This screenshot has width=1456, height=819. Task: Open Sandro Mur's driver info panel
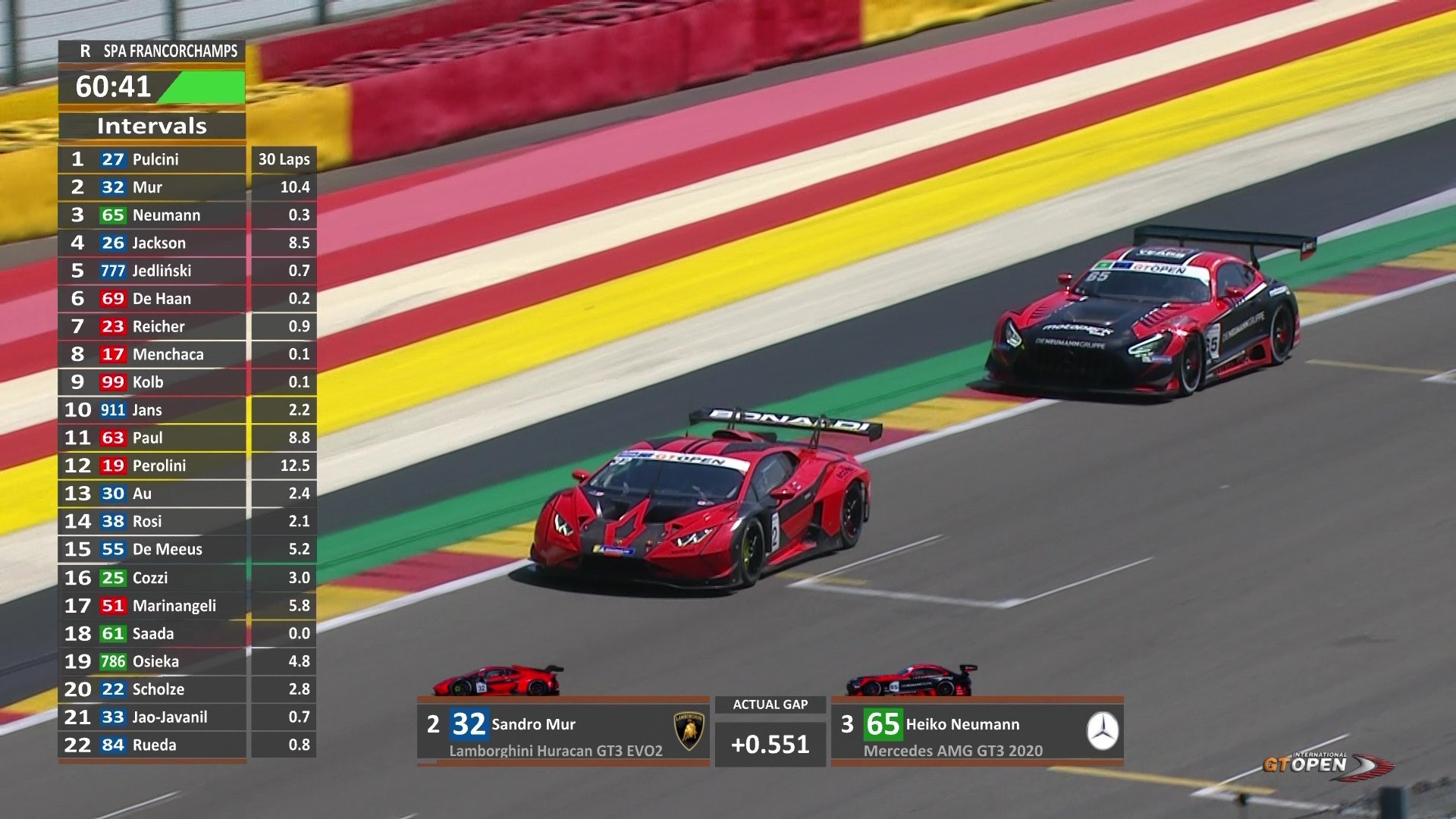tap(563, 732)
